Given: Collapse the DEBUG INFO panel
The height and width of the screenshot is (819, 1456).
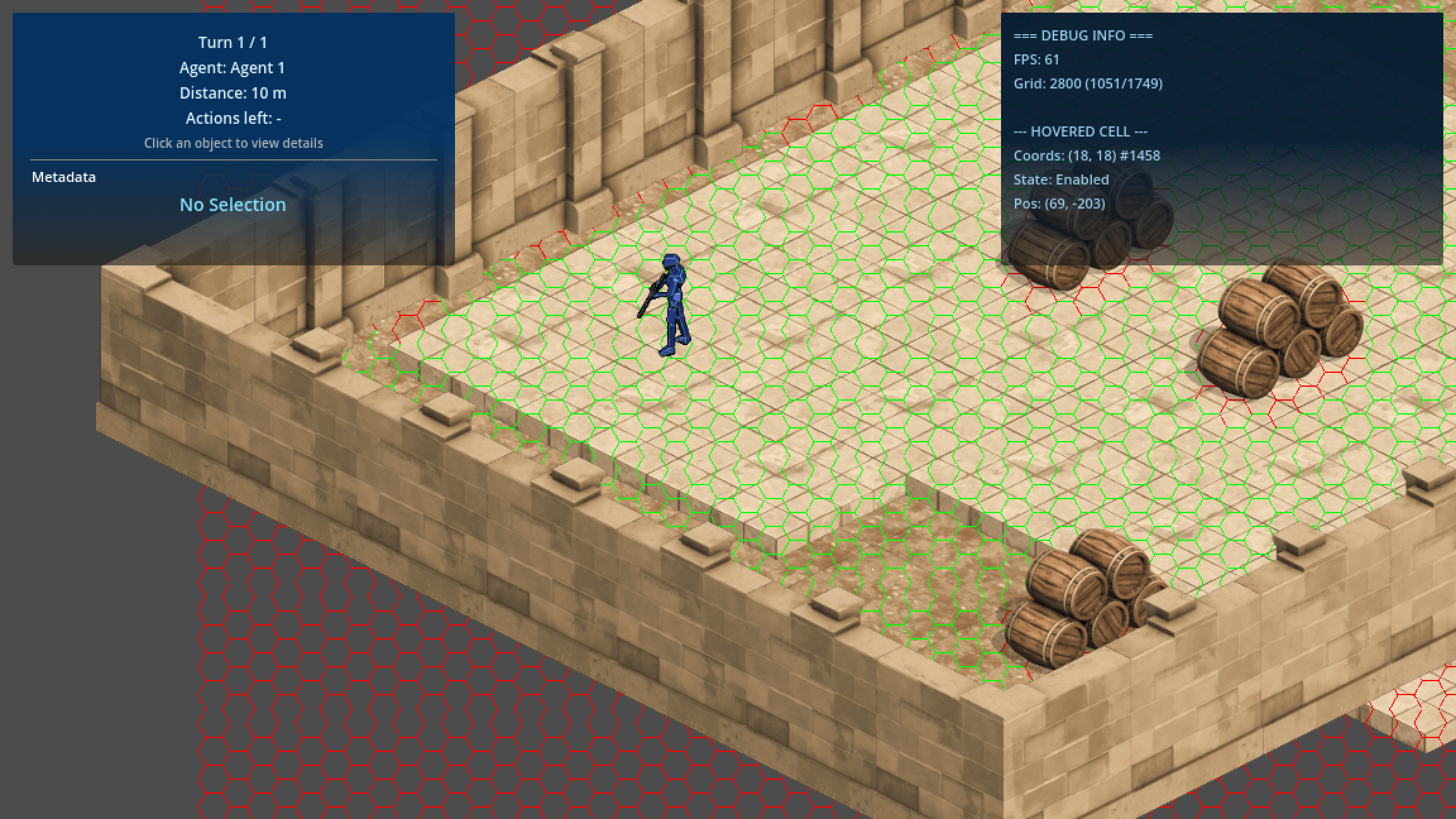Looking at the screenshot, I should coord(1082,36).
